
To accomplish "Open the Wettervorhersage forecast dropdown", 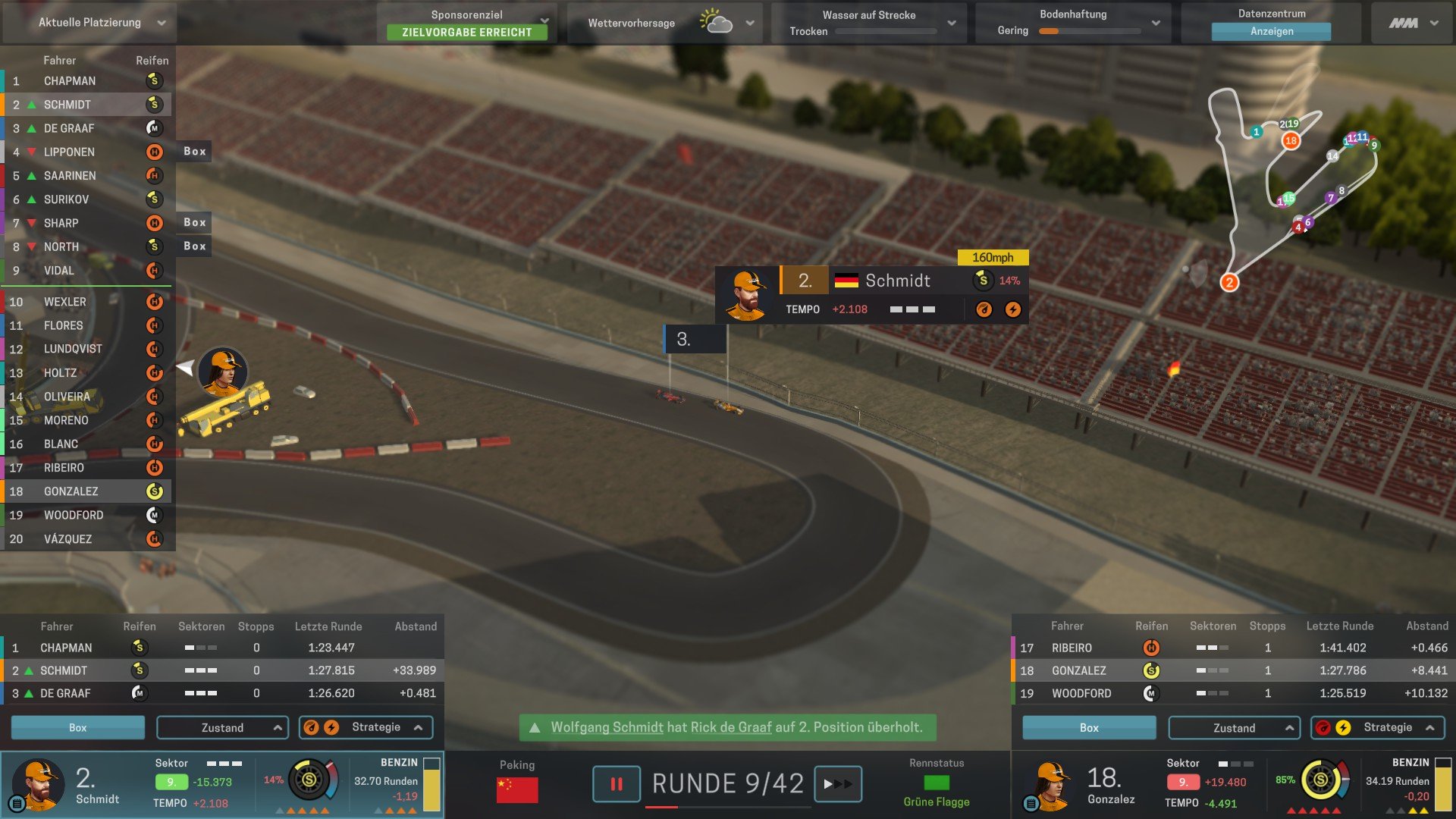I will pyautogui.click(x=749, y=23).
